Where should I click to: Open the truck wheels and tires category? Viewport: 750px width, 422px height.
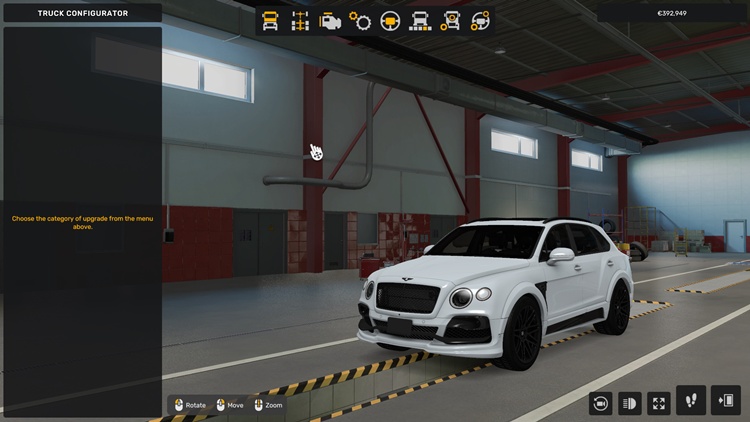point(451,20)
